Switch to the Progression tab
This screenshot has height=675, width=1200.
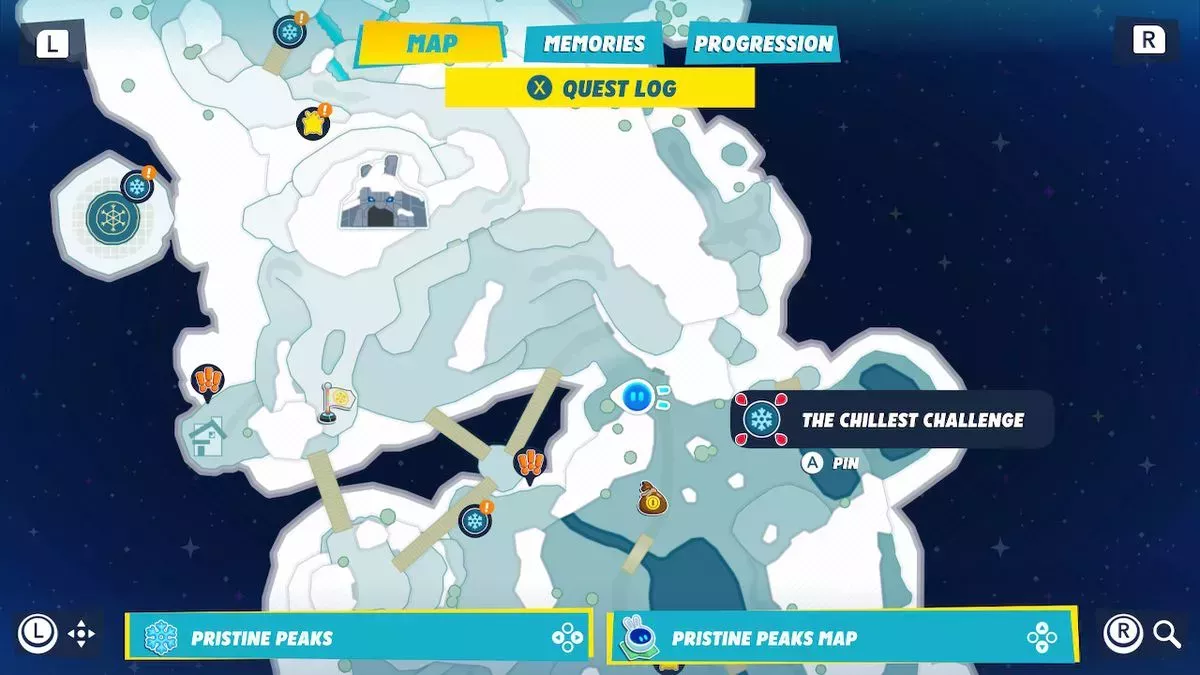[x=763, y=44]
